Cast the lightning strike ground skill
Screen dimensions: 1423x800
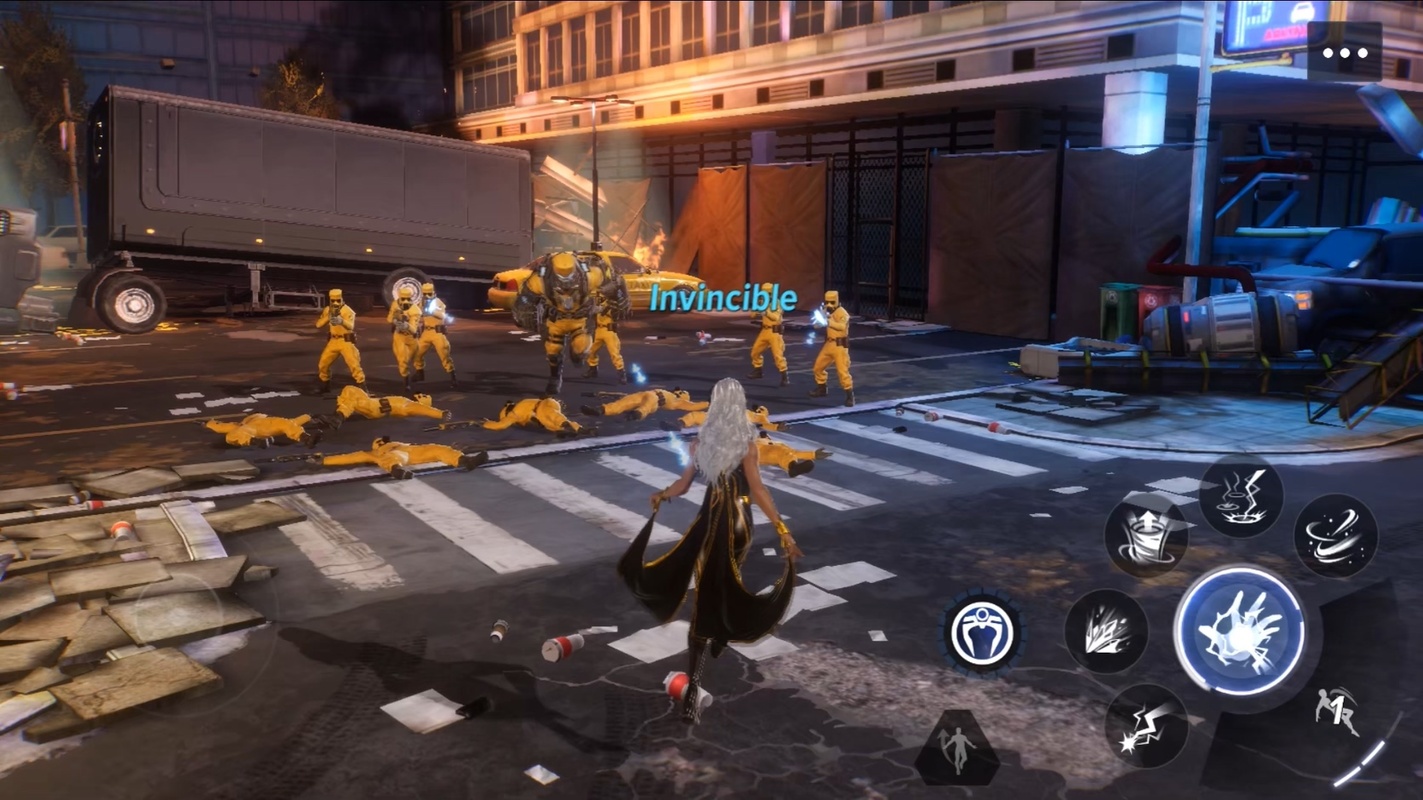[x=1240, y=497]
